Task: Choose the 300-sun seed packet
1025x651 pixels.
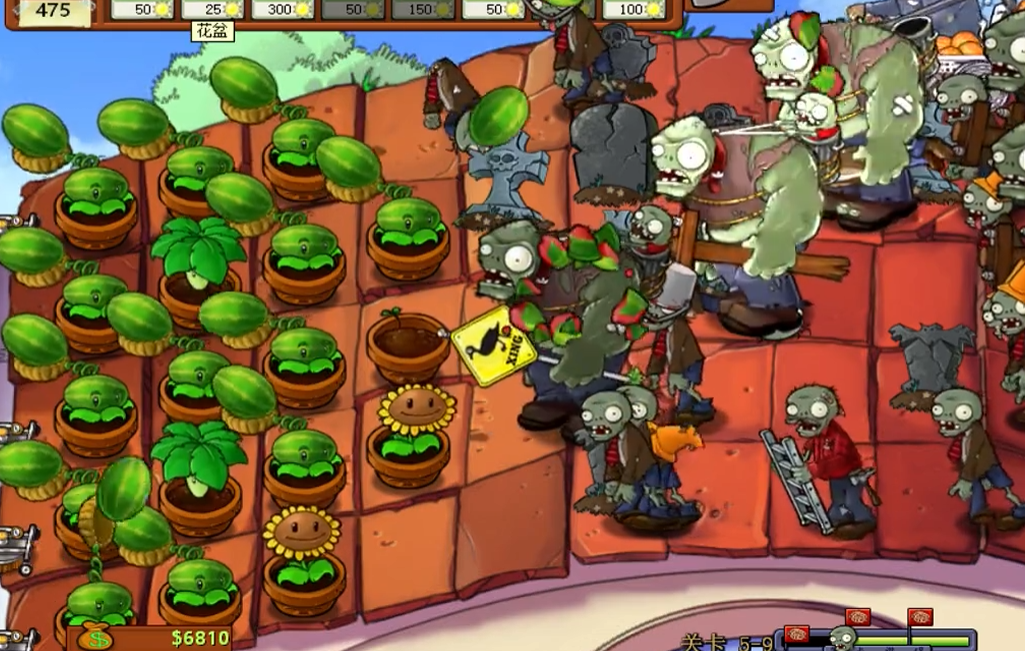Action: pyautogui.click(x=283, y=9)
